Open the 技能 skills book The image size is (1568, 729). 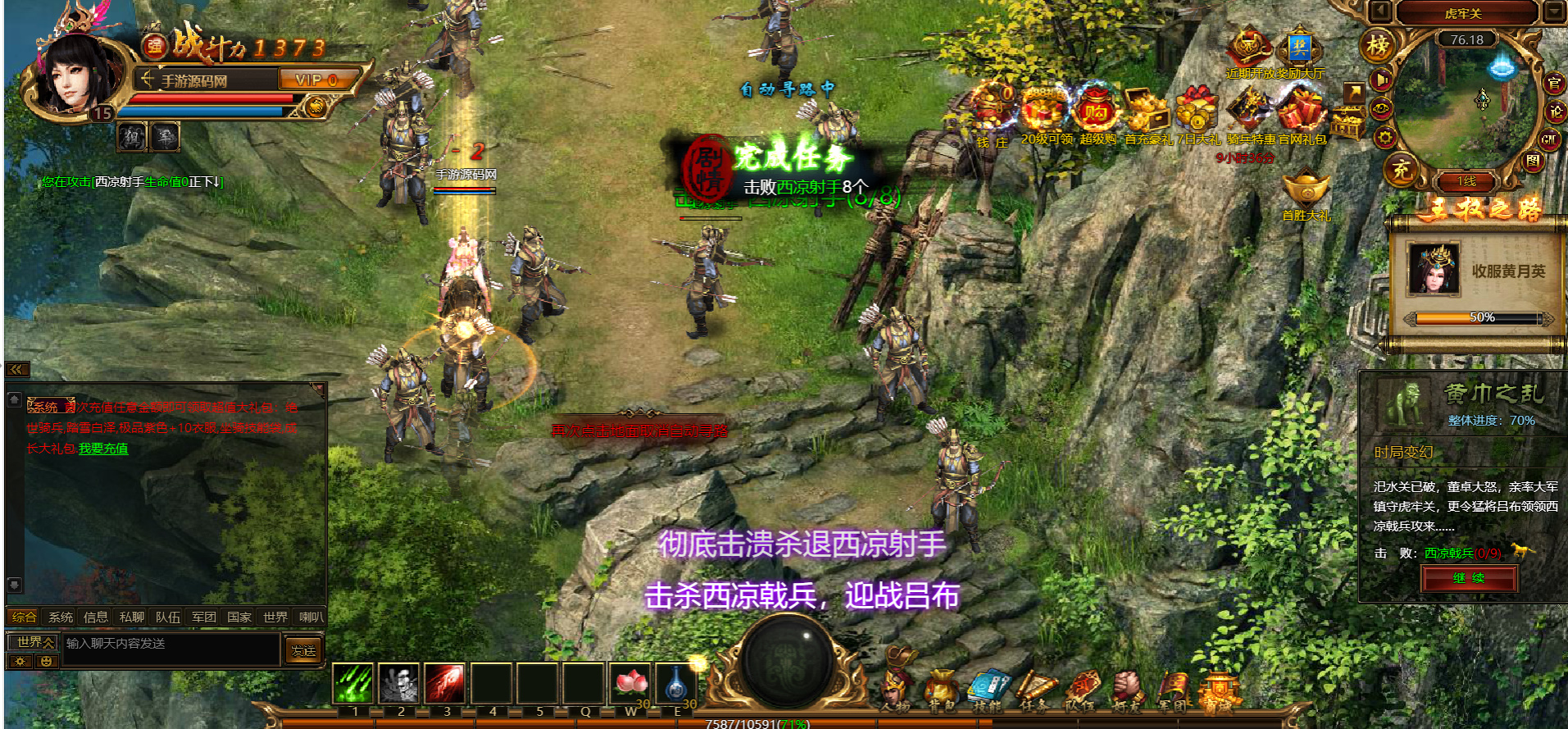point(988,690)
